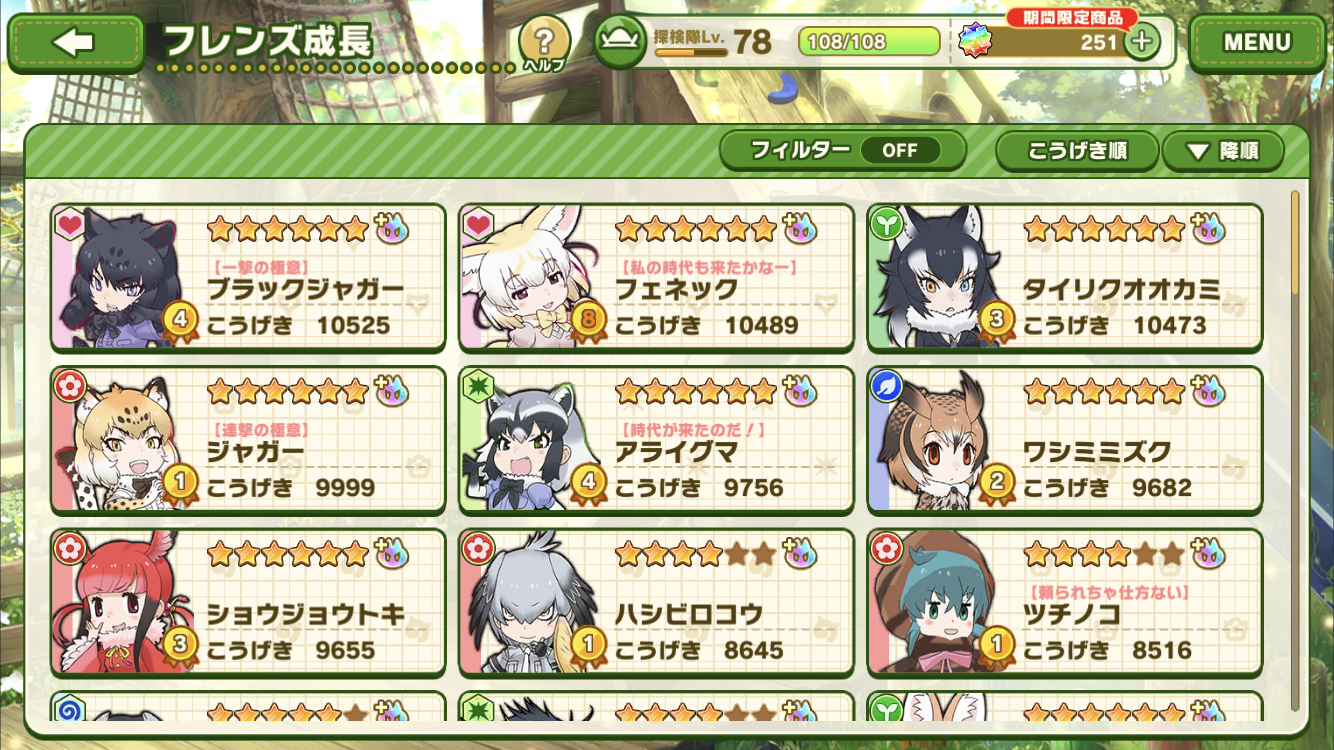This screenshot has height=750, width=1334.
Task: Switch the 降順 descending order button
Action: tap(1222, 152)
